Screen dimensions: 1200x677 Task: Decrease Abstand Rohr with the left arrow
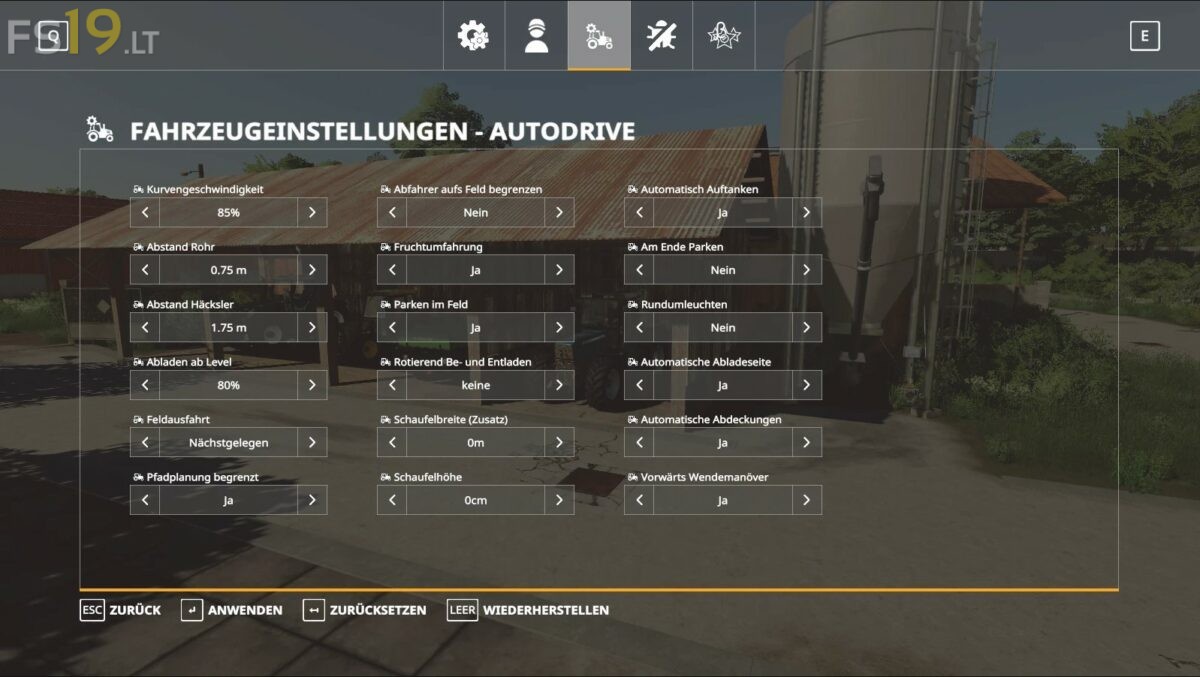tap(145, 270)
